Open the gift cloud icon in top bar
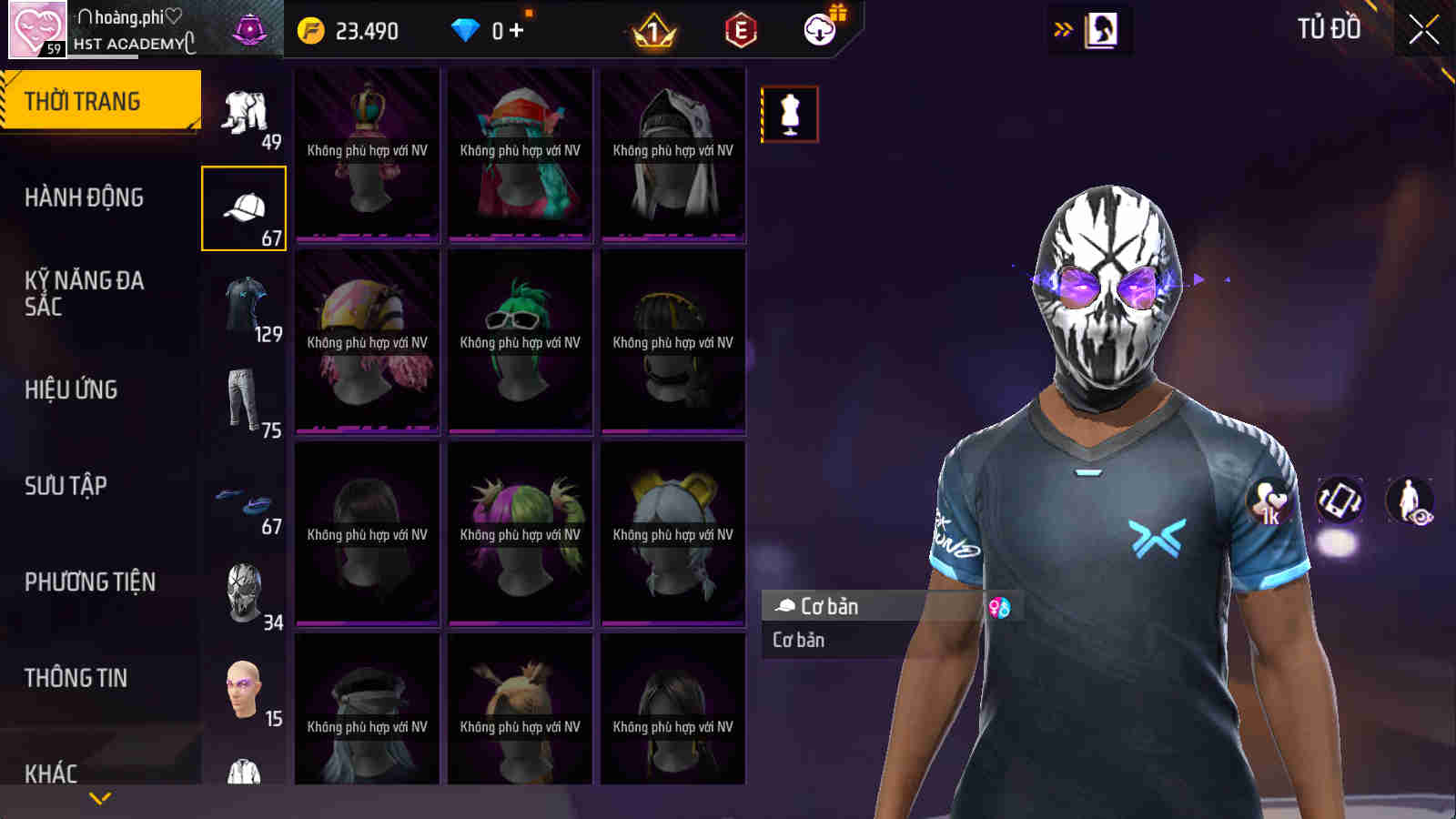1456x819 pixels. pos(820,29)
